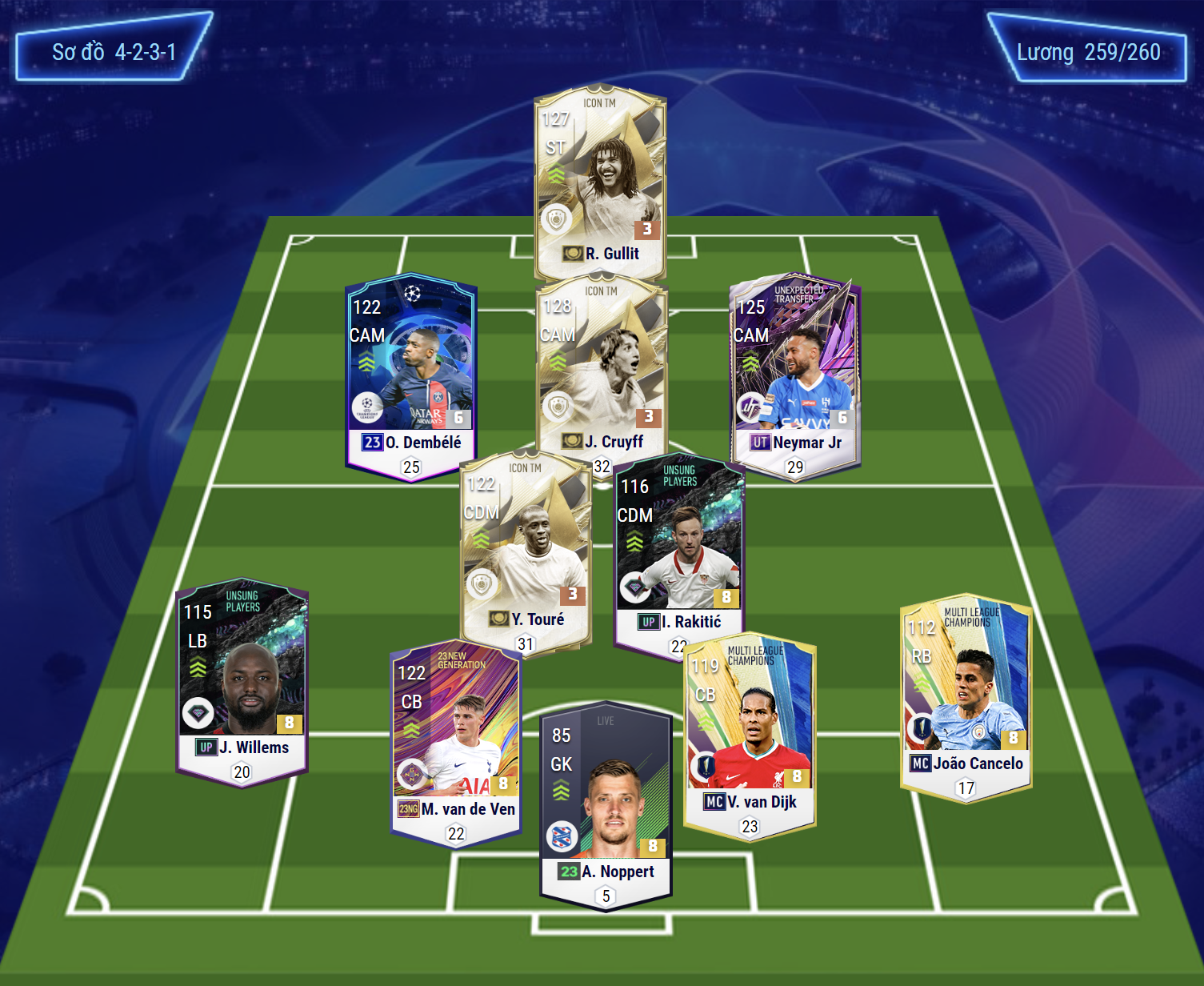Select the M. van de Ven card
Image resolution: width=1204 pixels, height=986 pixels.
(456, 740)
